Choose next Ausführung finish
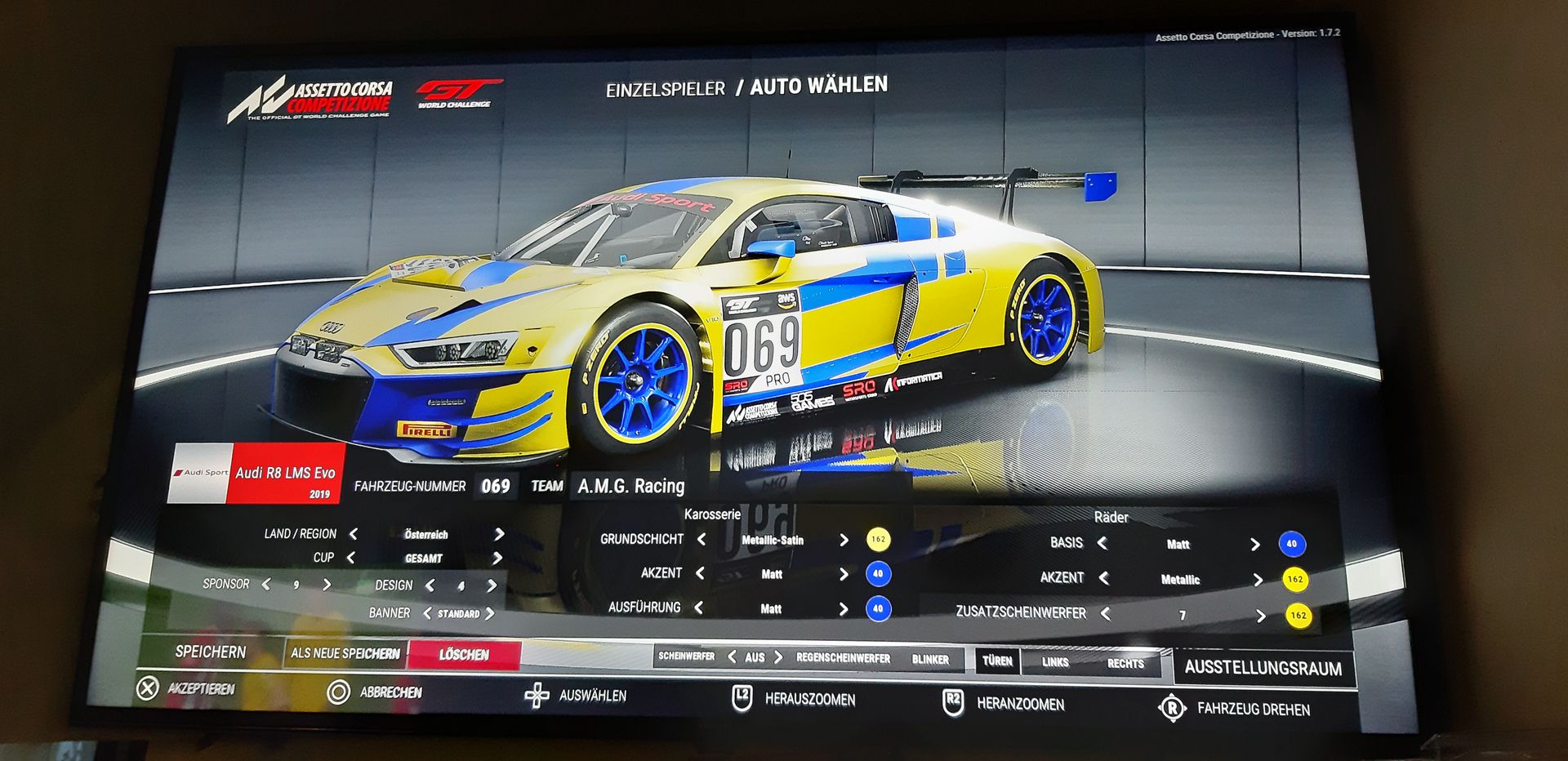Viewport: 1568px width, 761px height. coord(844,608)
